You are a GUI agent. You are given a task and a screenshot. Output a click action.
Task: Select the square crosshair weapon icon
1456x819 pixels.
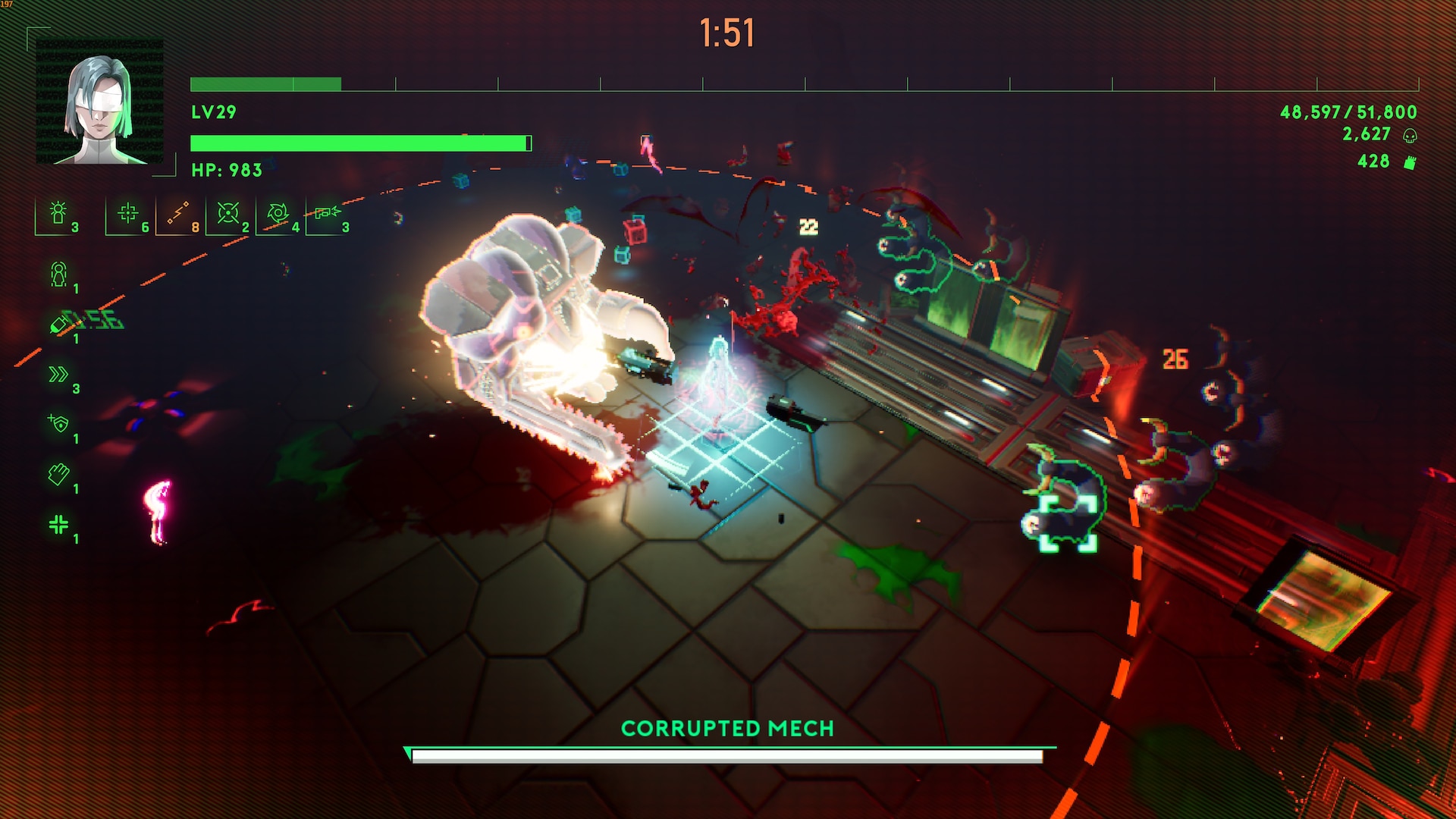pyautogui.click(x=128, y=213)
